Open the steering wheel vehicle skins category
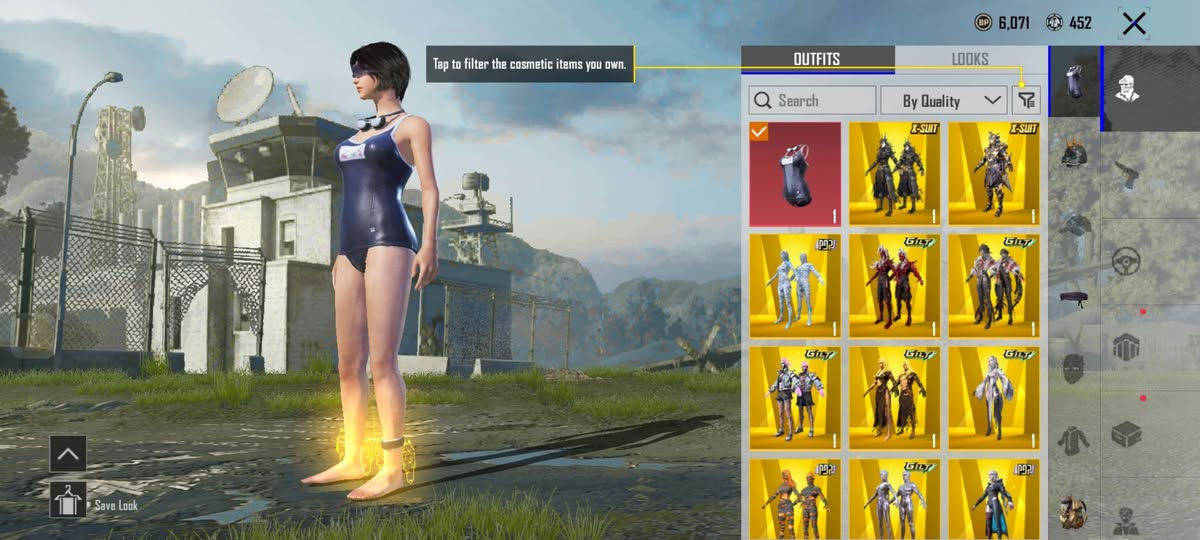The width and height of the screenshot is (1200, 540). tap(1128, 261)
